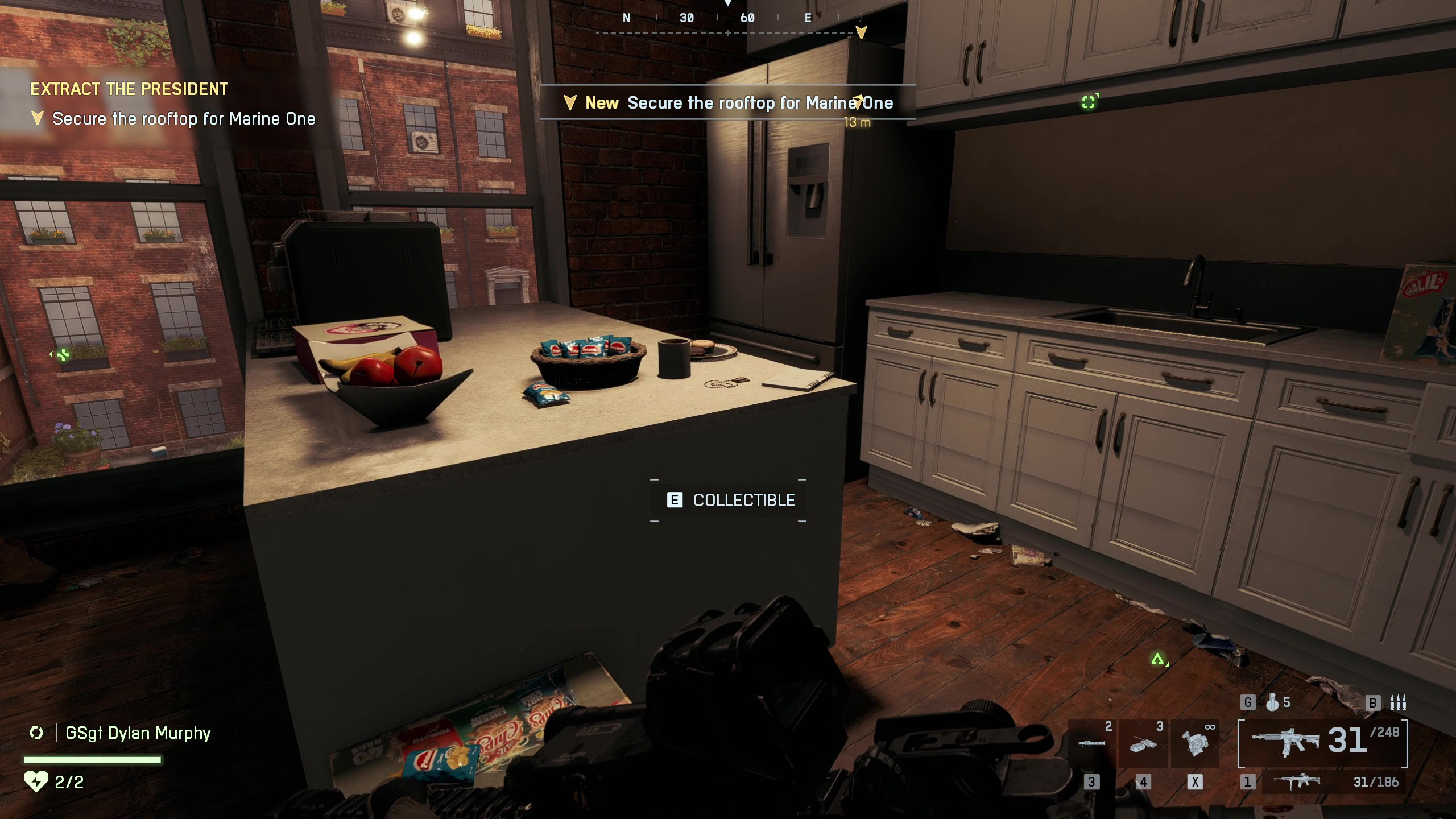Click the green squadmate triangle marker on the floor
The width and height of the screenshot is (1456, 819).
tap(1157, 660)
